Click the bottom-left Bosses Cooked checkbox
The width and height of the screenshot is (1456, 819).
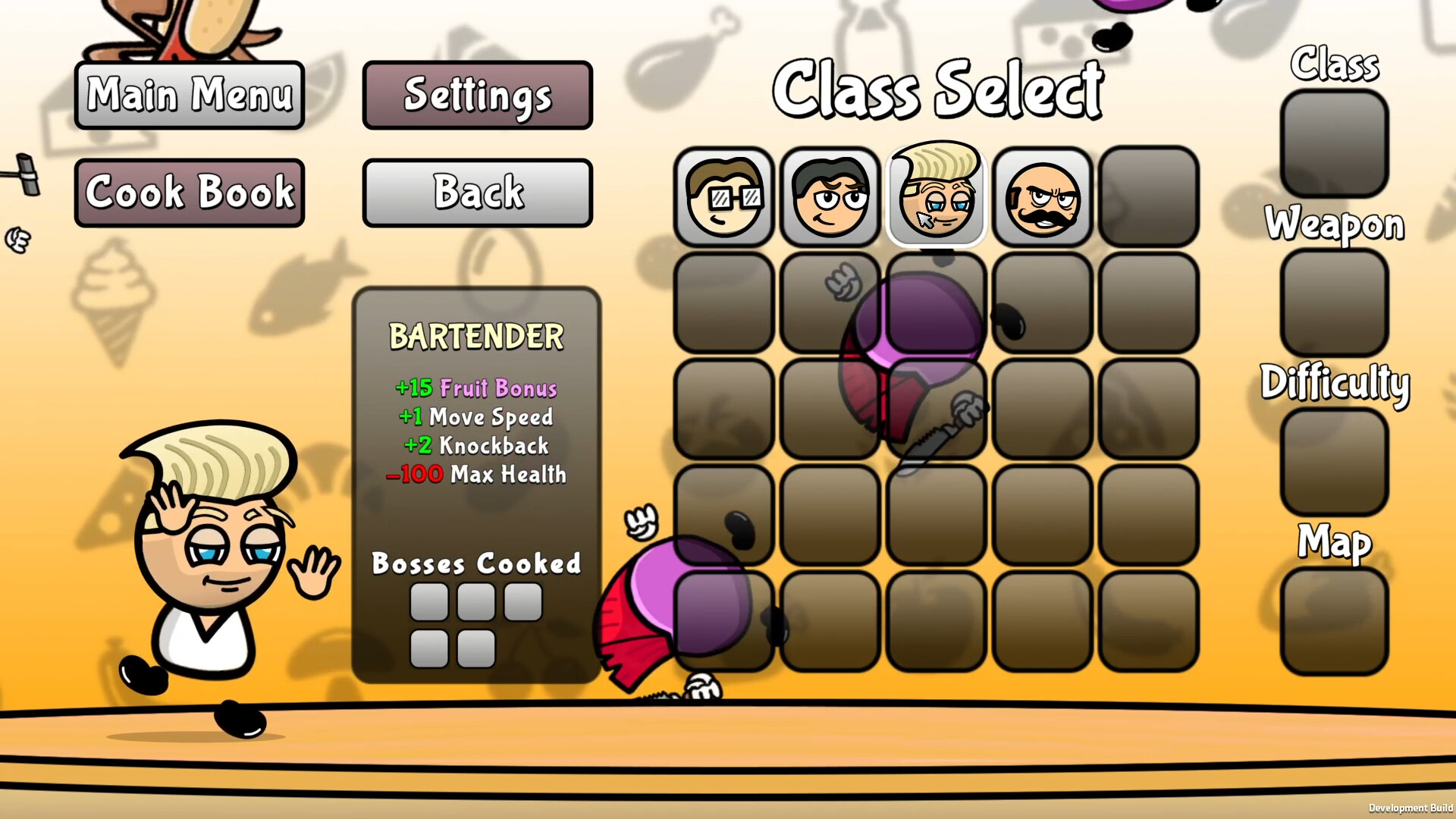tap(429, 647)
